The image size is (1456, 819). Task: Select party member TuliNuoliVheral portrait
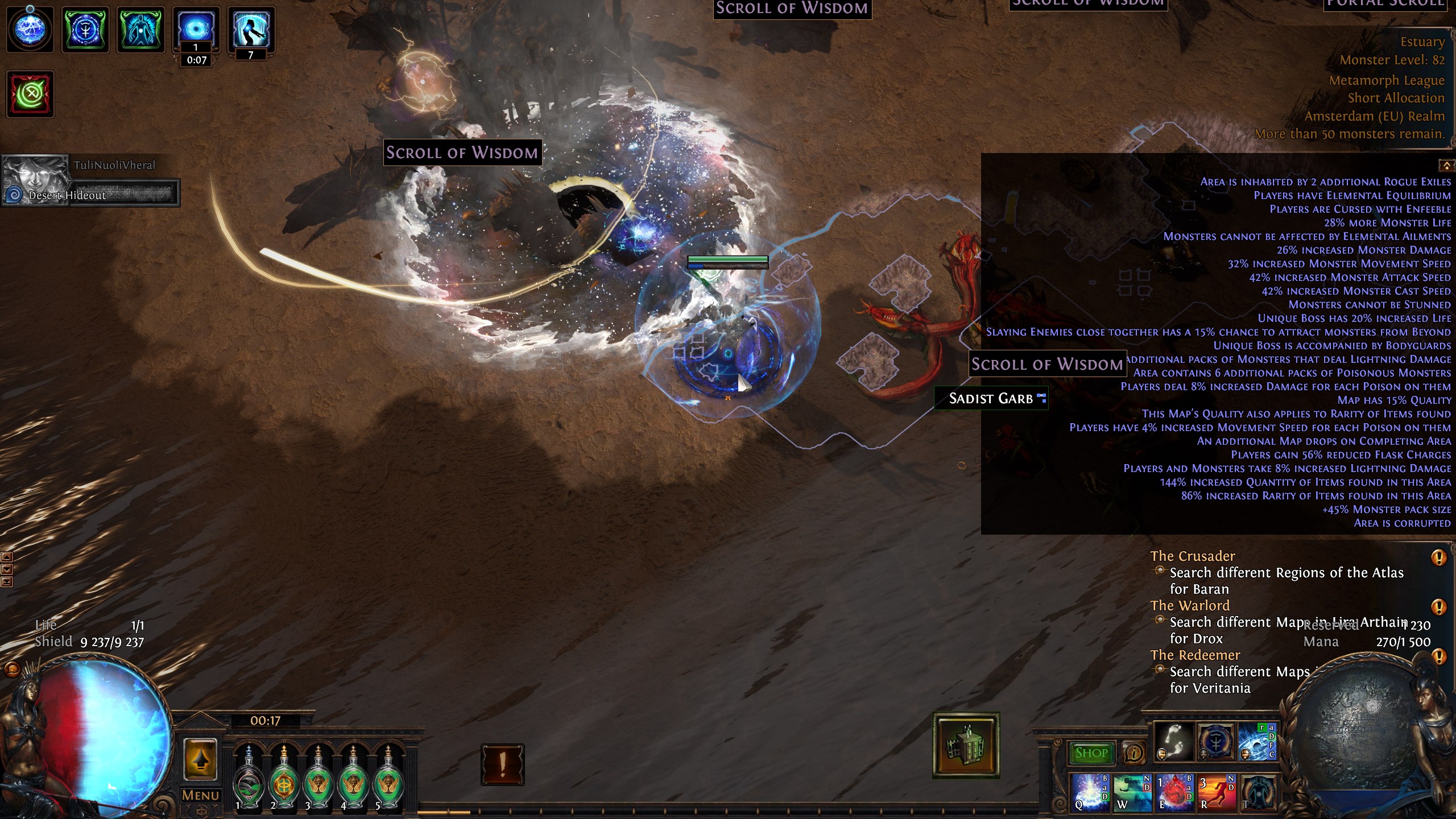(x=35, y=180)
